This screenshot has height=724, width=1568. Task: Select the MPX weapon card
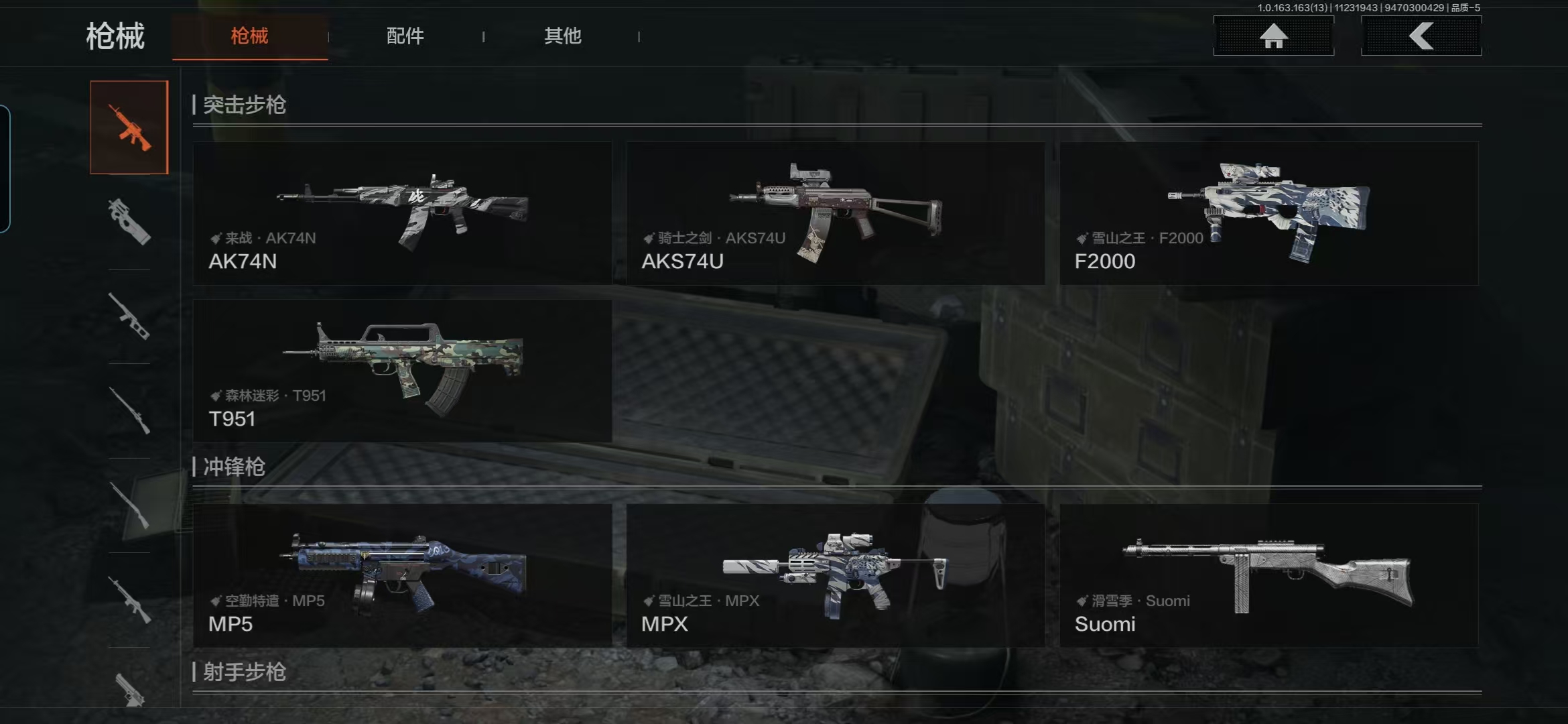pyautogui.click(x=835, y=575)
